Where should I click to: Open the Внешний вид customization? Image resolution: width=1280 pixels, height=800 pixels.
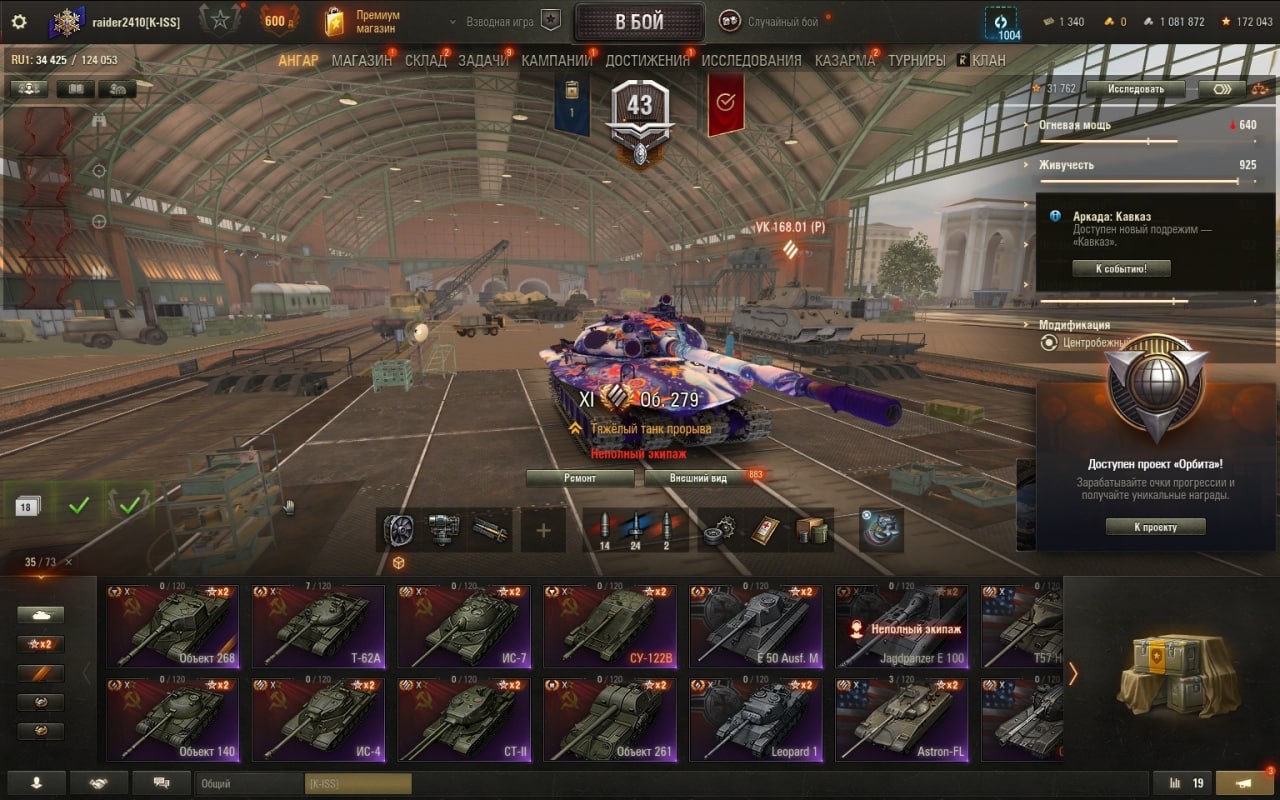(699, 478)
